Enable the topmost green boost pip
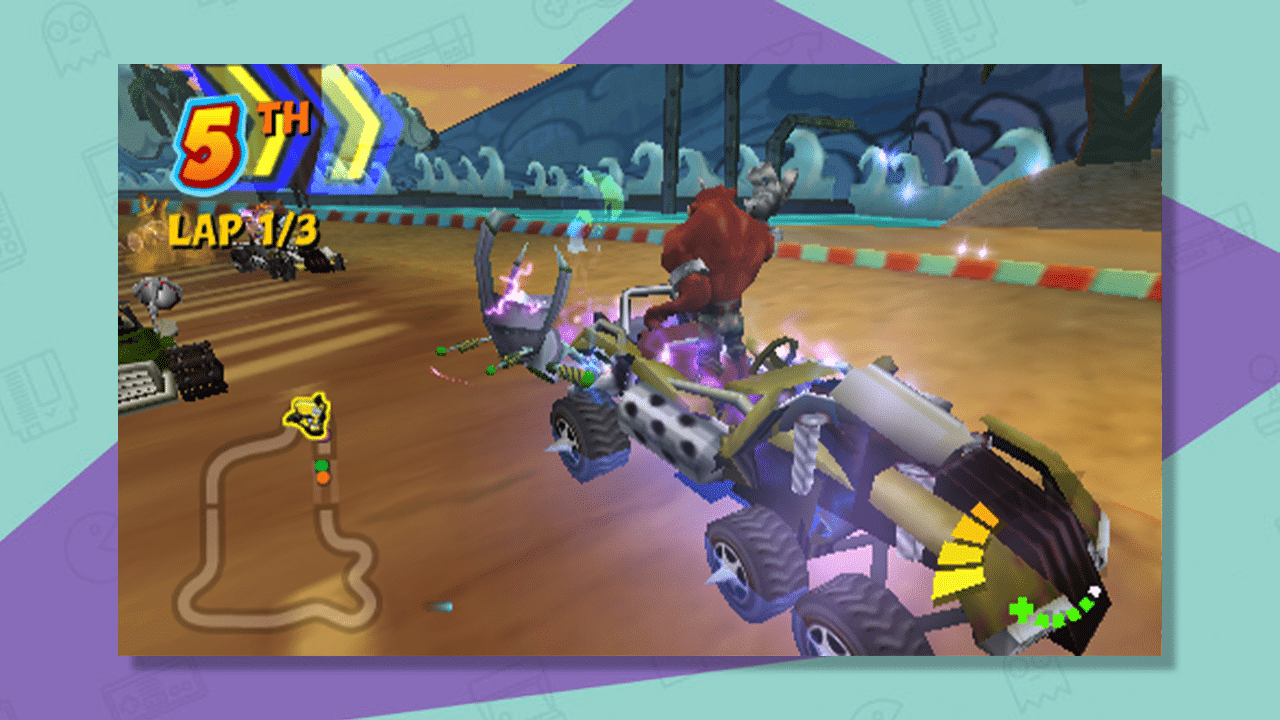This screenshot has height=720, width=1280. click(x=1086, y=604)
